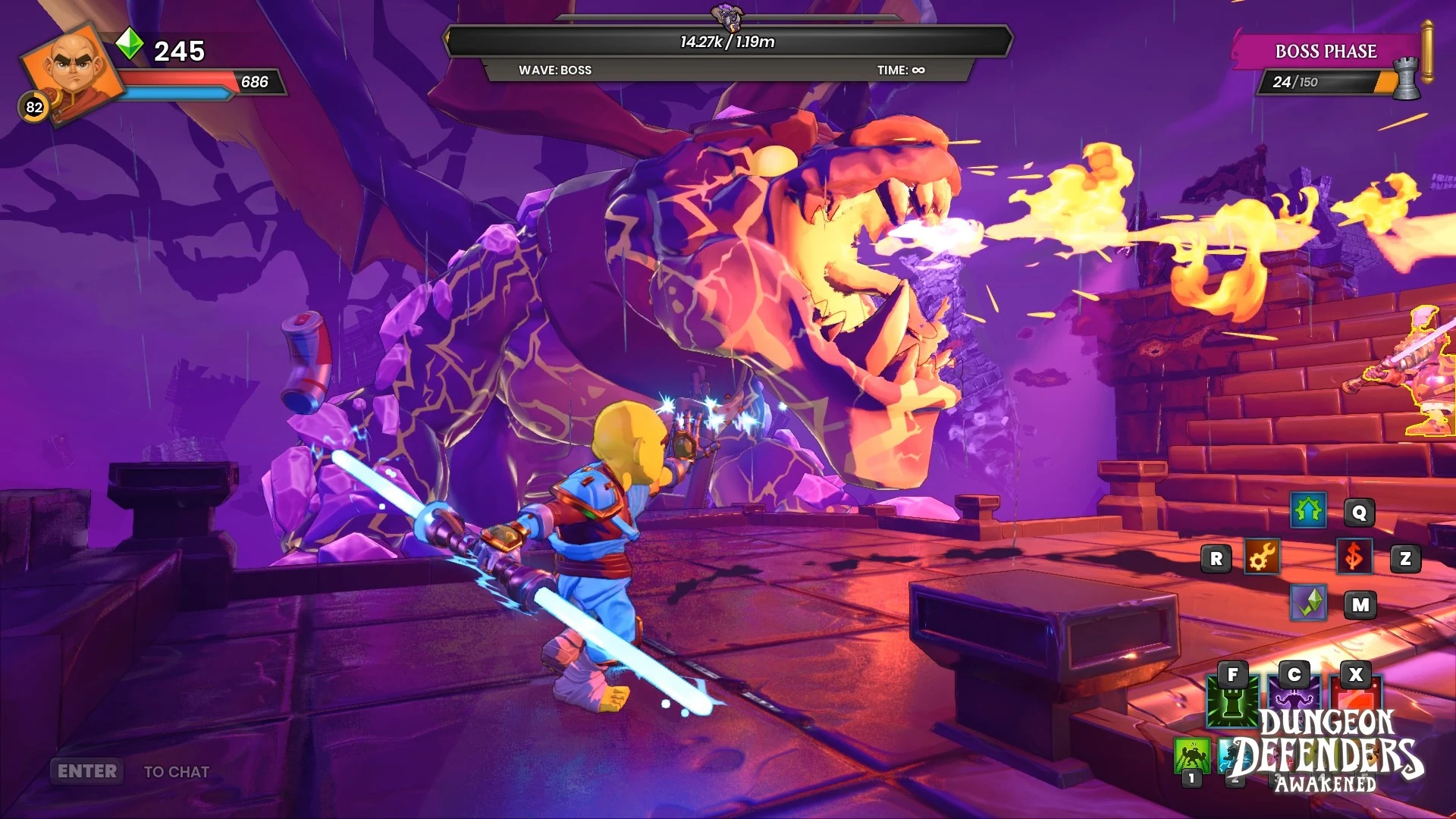Select the upgrade defense gear-arrow icon
Viewport: 1456px width, 819px height.
1308,512
